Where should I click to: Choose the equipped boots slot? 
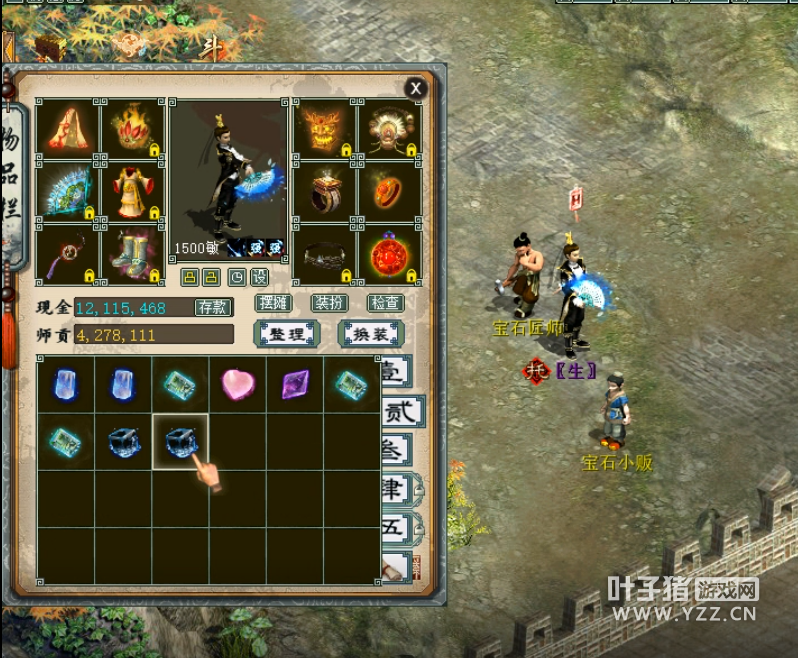tap(132, 254)
